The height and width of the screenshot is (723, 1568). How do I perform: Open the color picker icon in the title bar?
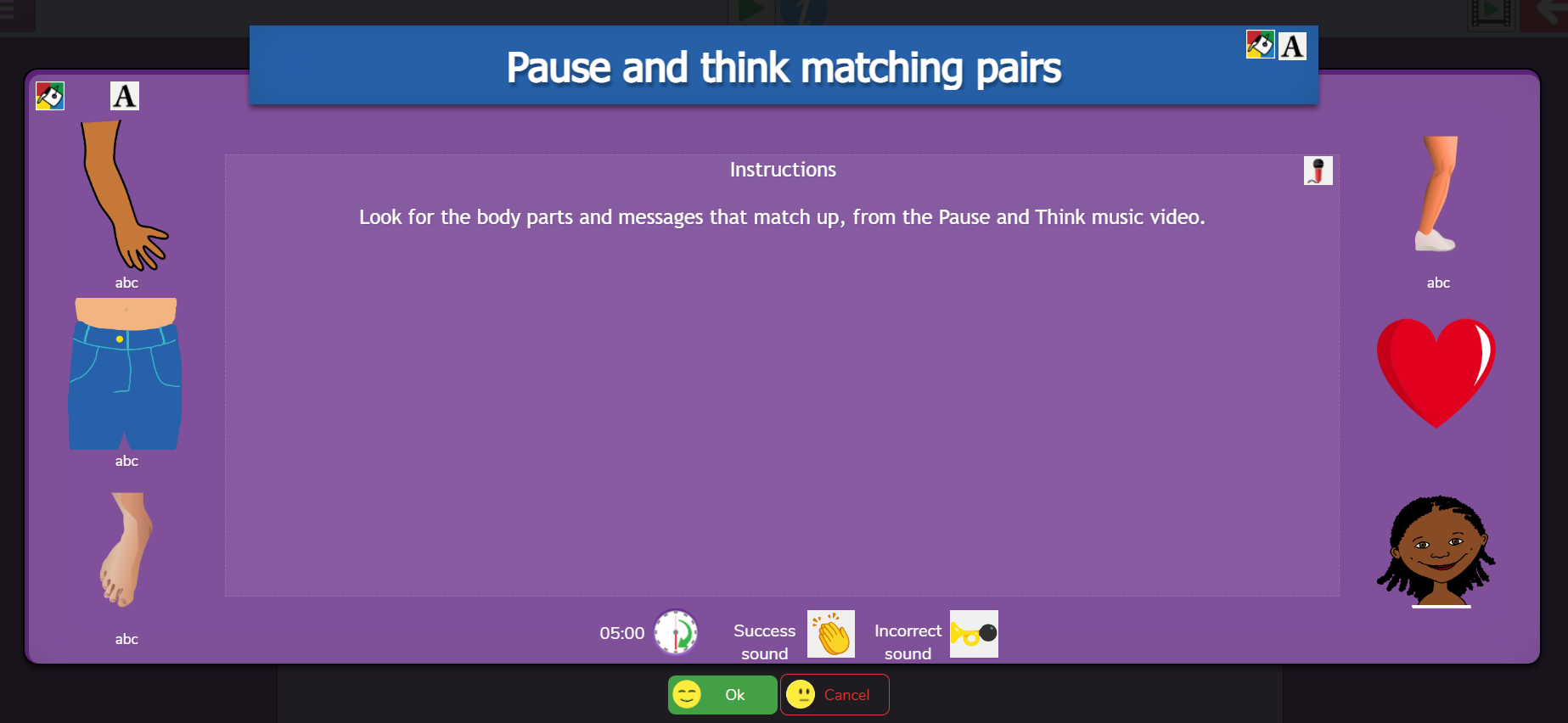point(1260,44)
